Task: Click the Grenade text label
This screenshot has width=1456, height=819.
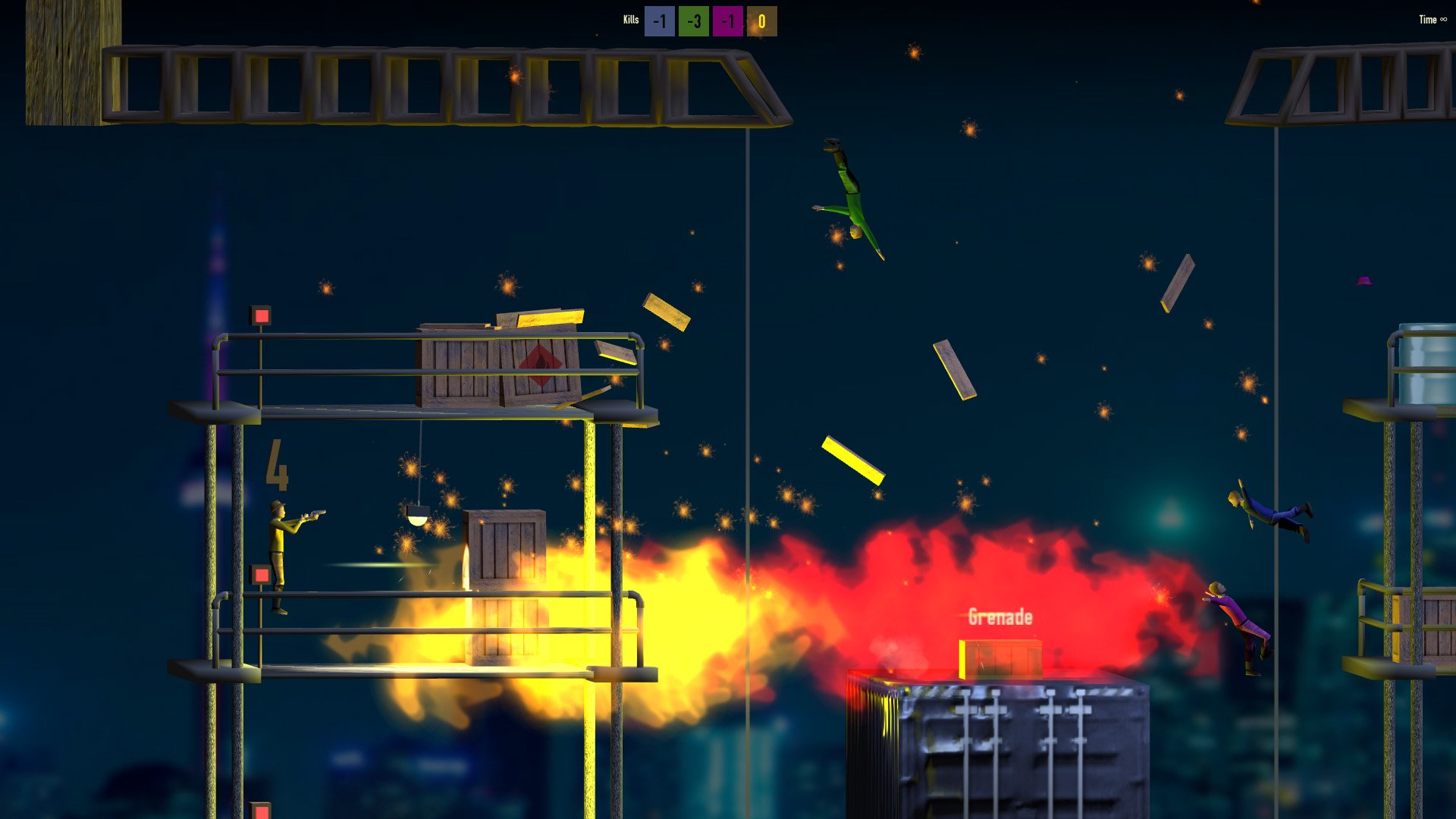Action: click(x=1000, y=617)
